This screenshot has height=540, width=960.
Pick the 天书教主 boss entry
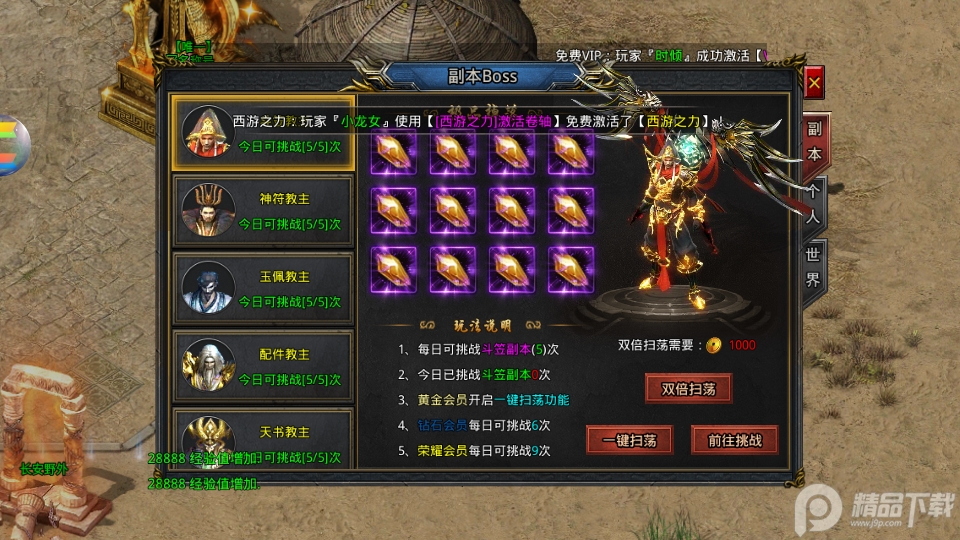[263, 438]
